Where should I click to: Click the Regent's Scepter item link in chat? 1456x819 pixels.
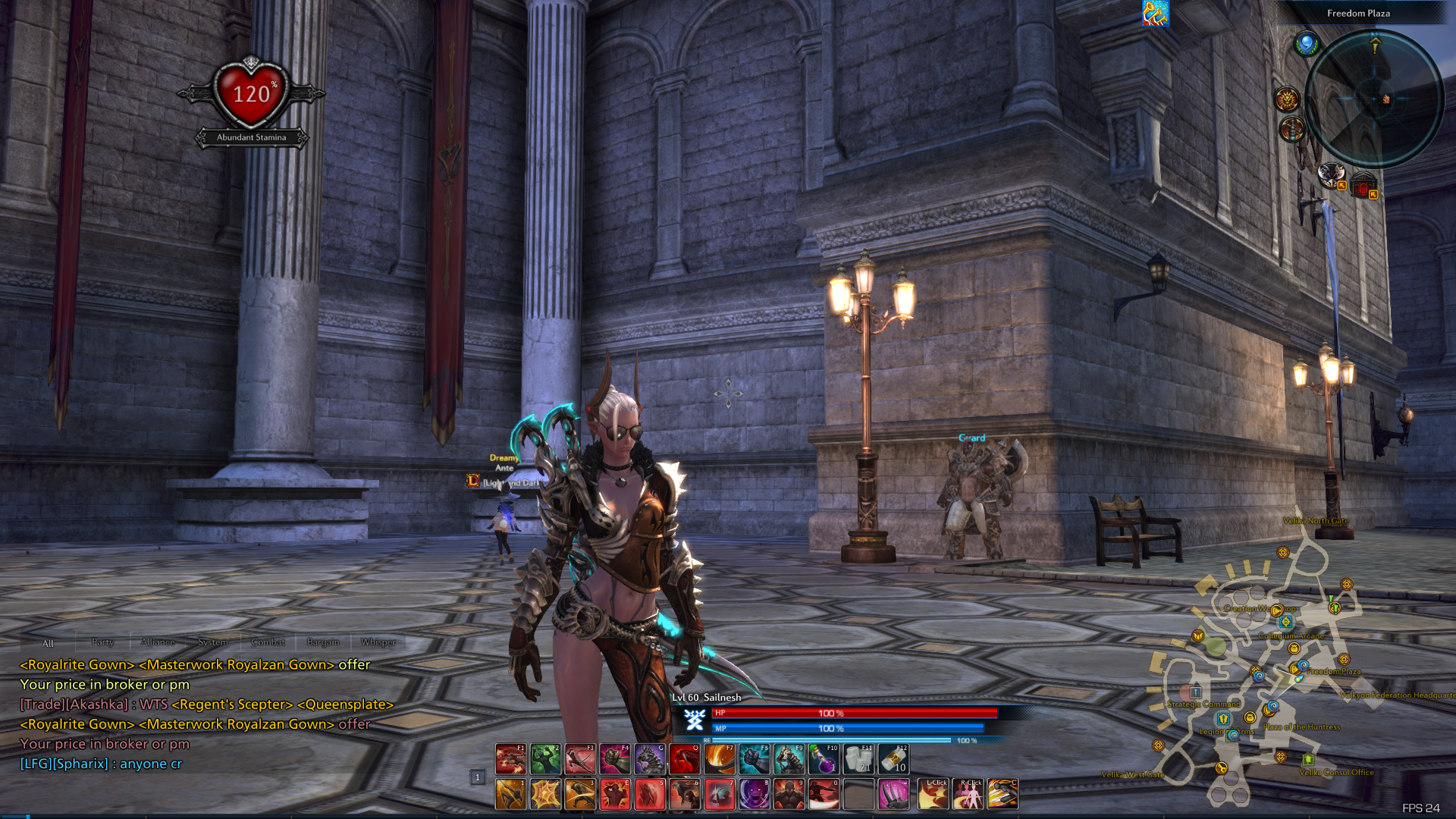231,704
